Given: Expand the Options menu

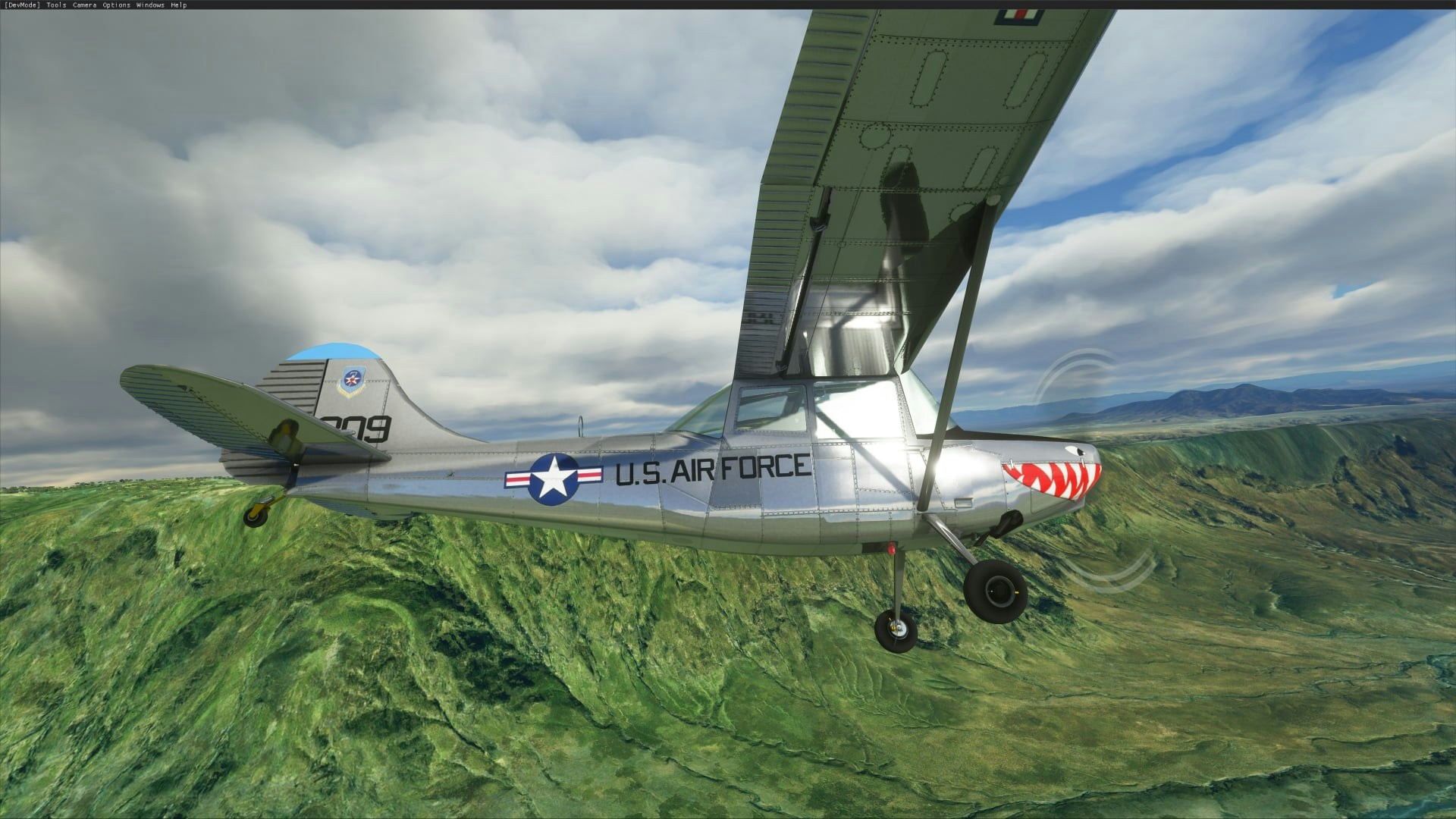Looking at the screenshot, I should [x=116, y=5].
